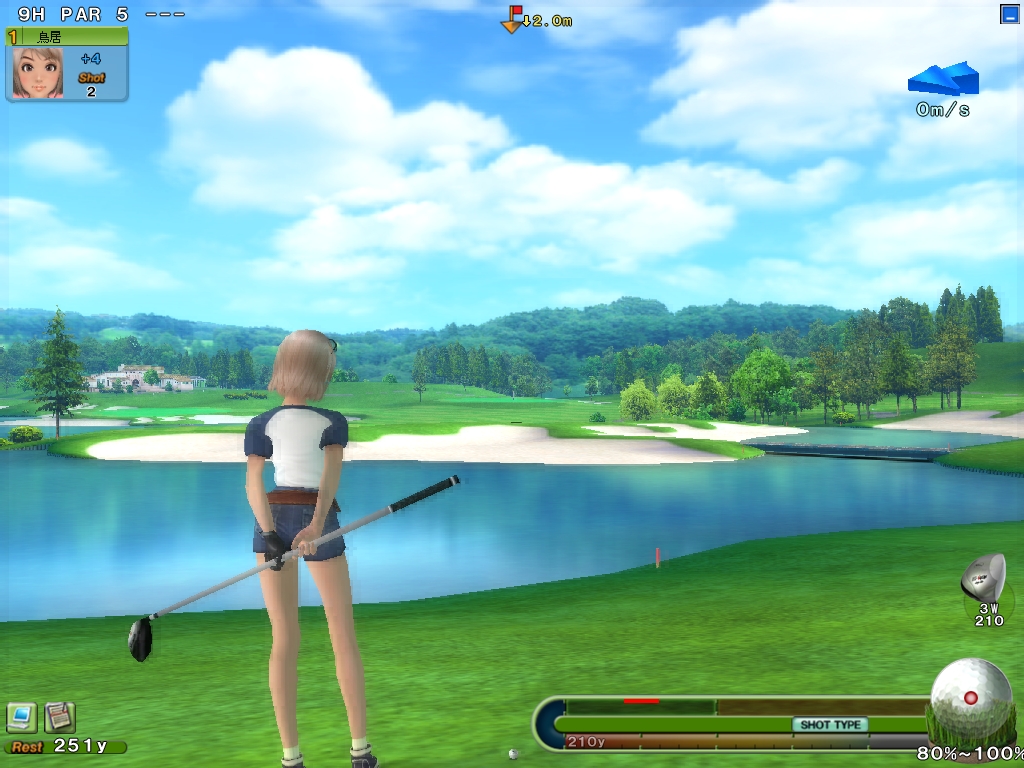Click the shot power gauge bar
1024x768 pixels.
(x=740, y=724)
